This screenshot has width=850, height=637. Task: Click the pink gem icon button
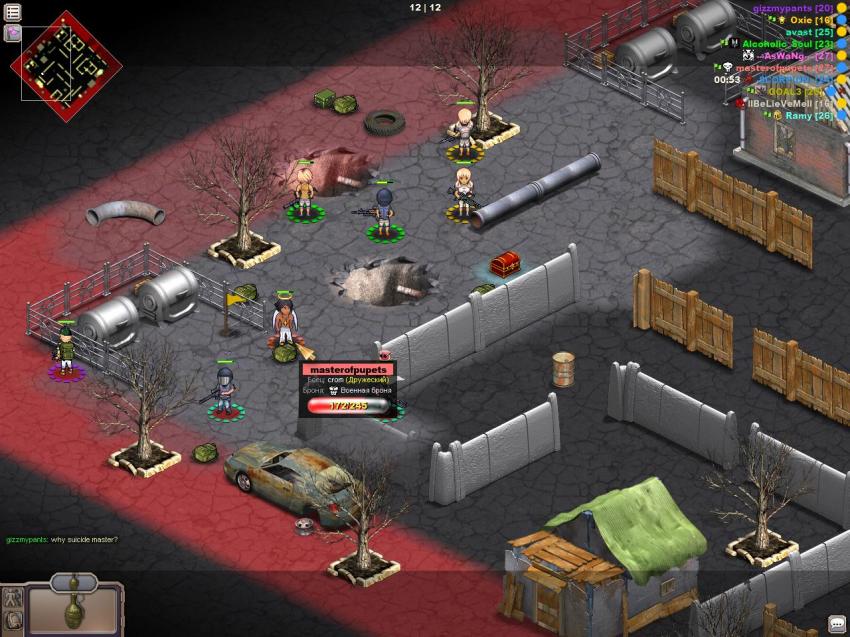(13, 33)
